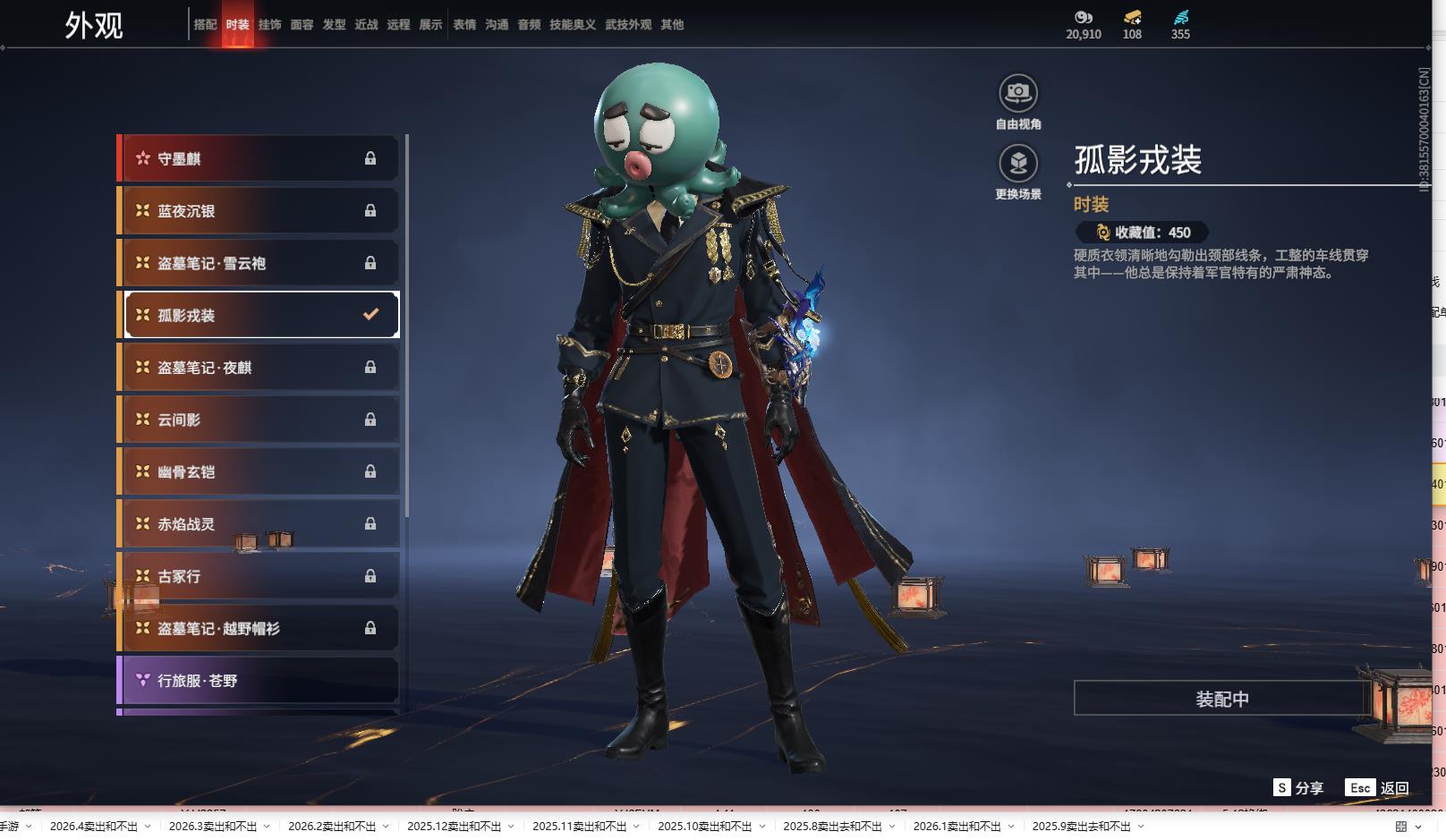The height and width of the screenshot is (840, 1446).
Task: Click the 更换场景 scene change icon
Action: pyautogui.click(x=1018, y=165)
